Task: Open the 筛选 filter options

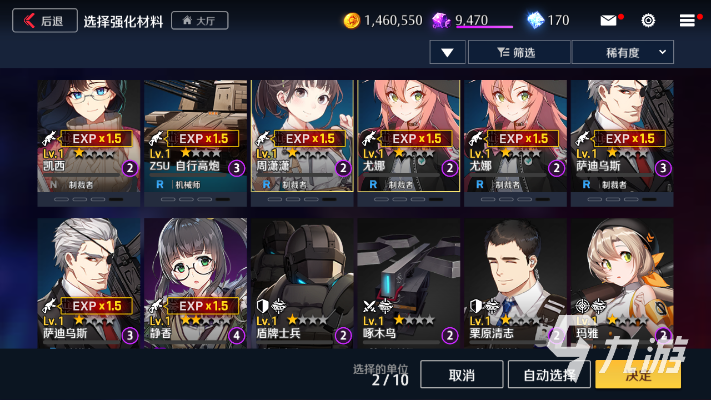Action: pyautogui.click(x=518, y=52)
